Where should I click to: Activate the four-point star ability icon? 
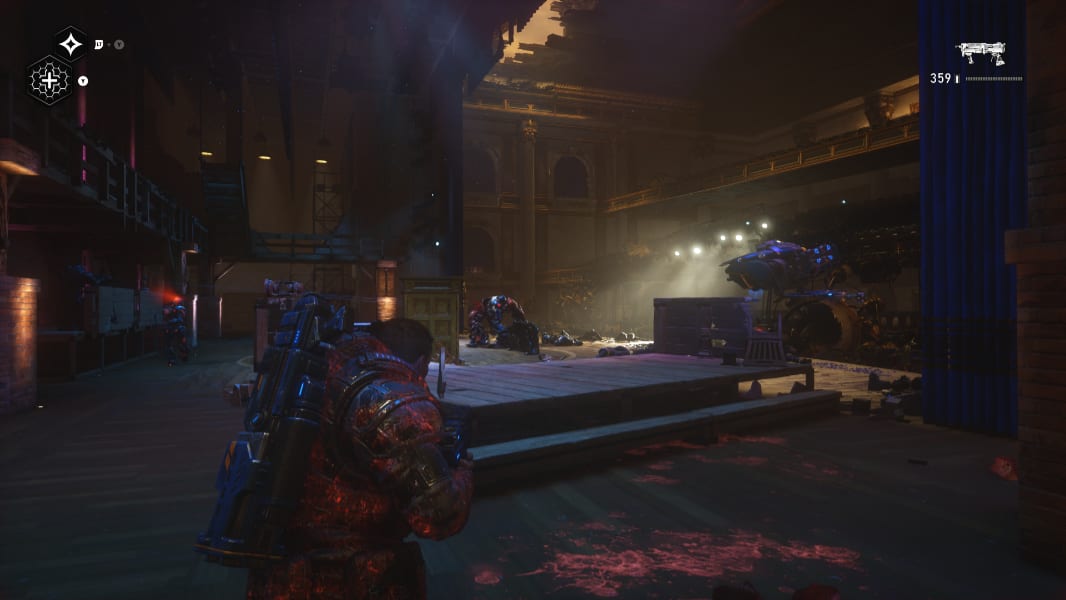(x=70, y=44)
